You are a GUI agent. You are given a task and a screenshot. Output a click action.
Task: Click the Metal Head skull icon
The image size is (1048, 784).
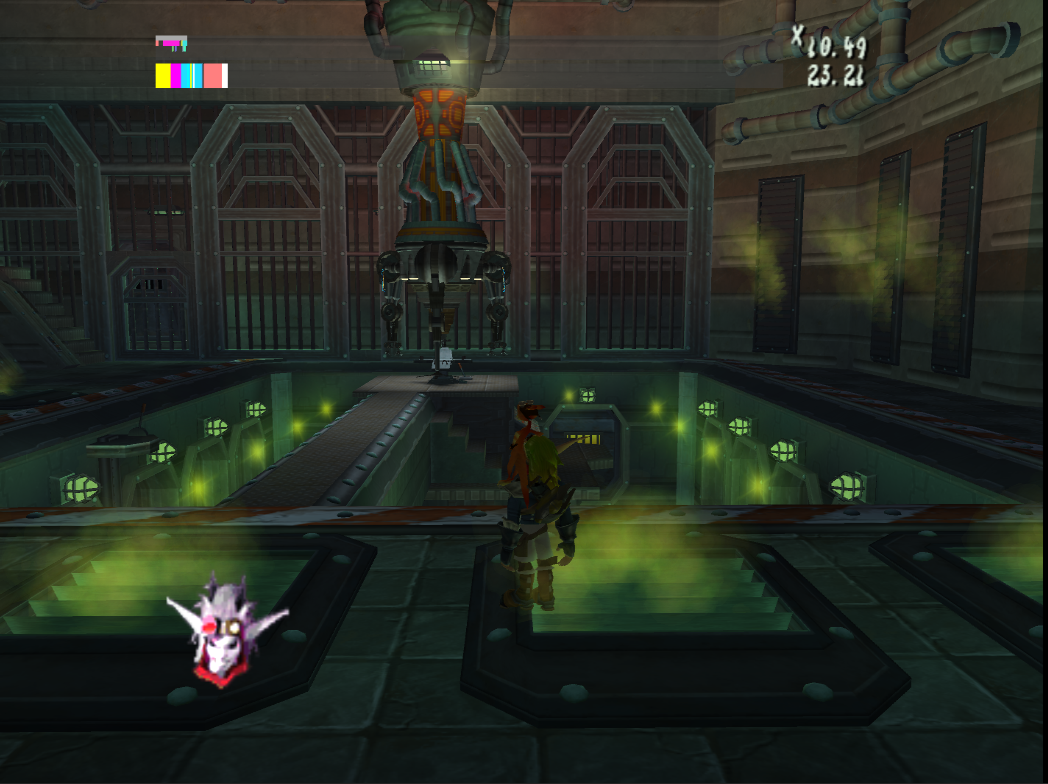224,630
